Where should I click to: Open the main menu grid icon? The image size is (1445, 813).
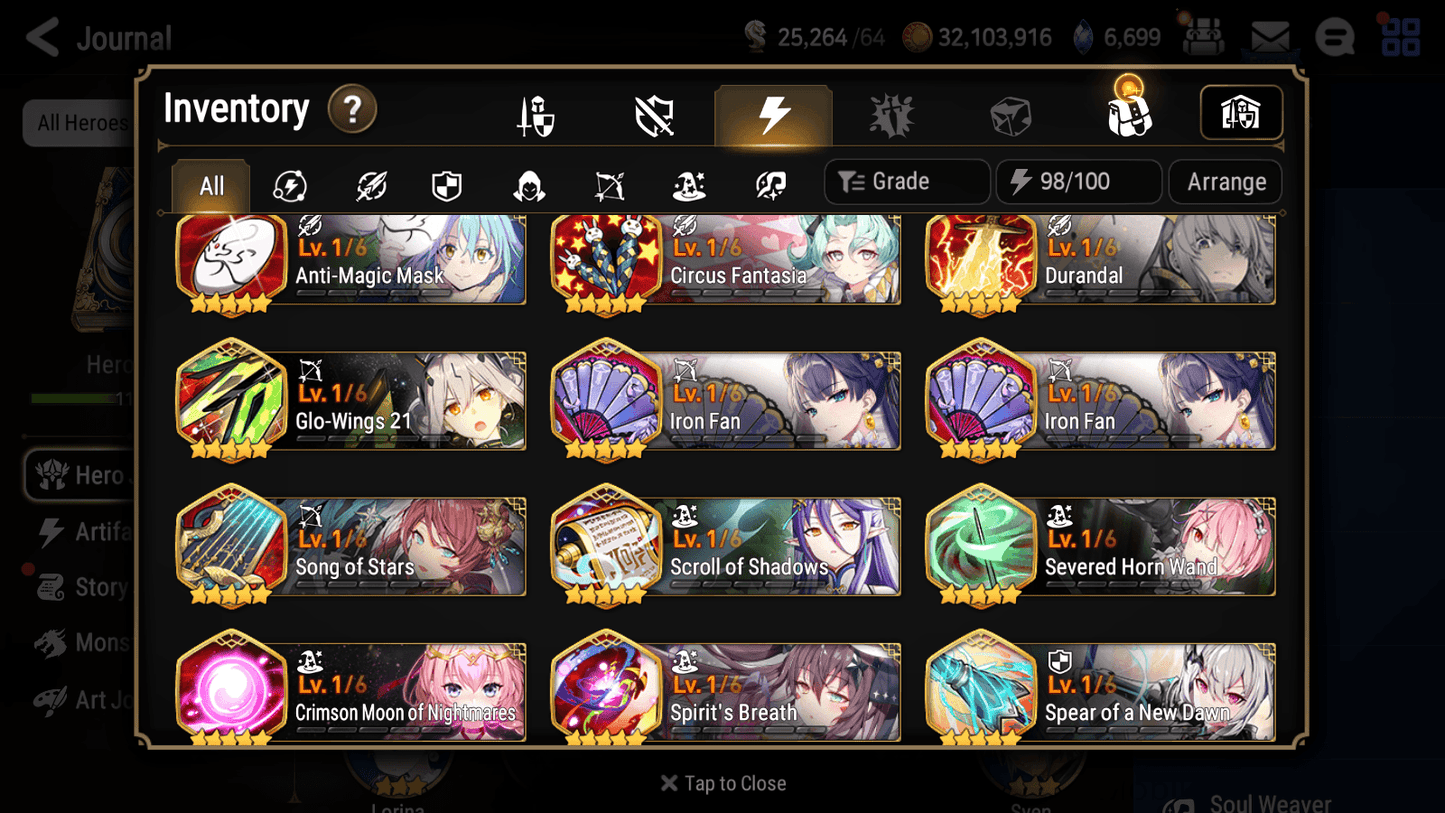click(1400, 36)
